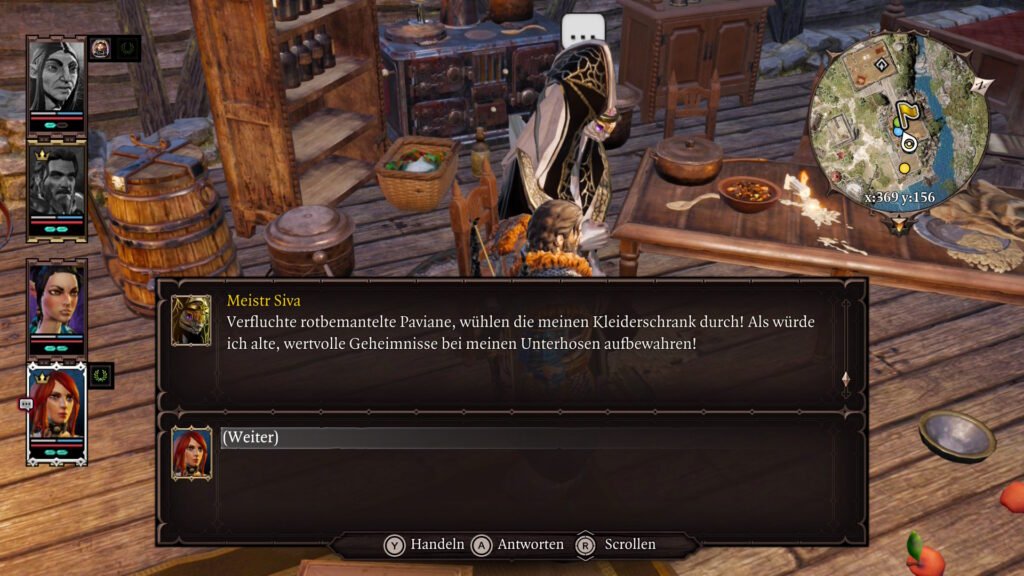Click Meistr Siva's speaker portrait

pos(191,320)
